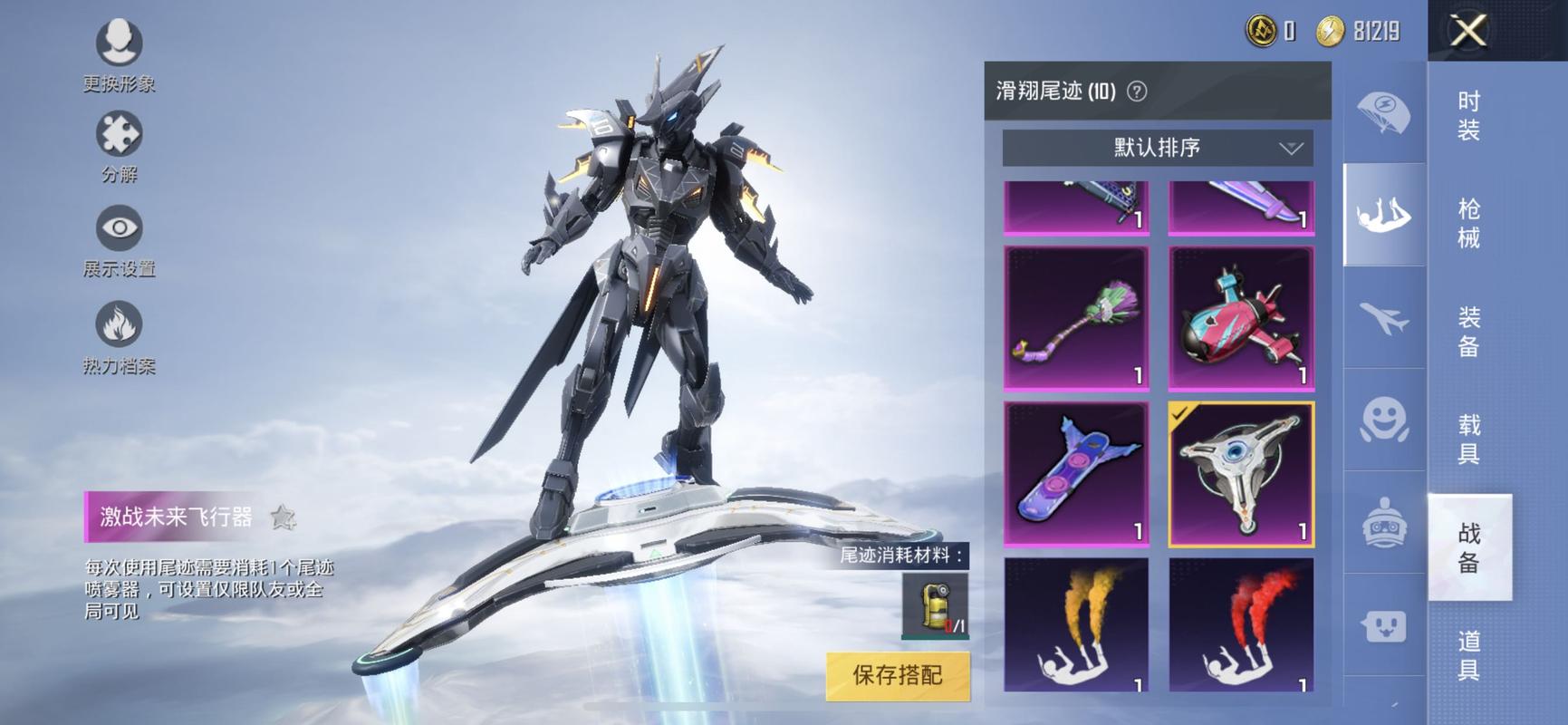Open the 更换形象 option
The image size is (1568, 725).
(x=120, y=56)
